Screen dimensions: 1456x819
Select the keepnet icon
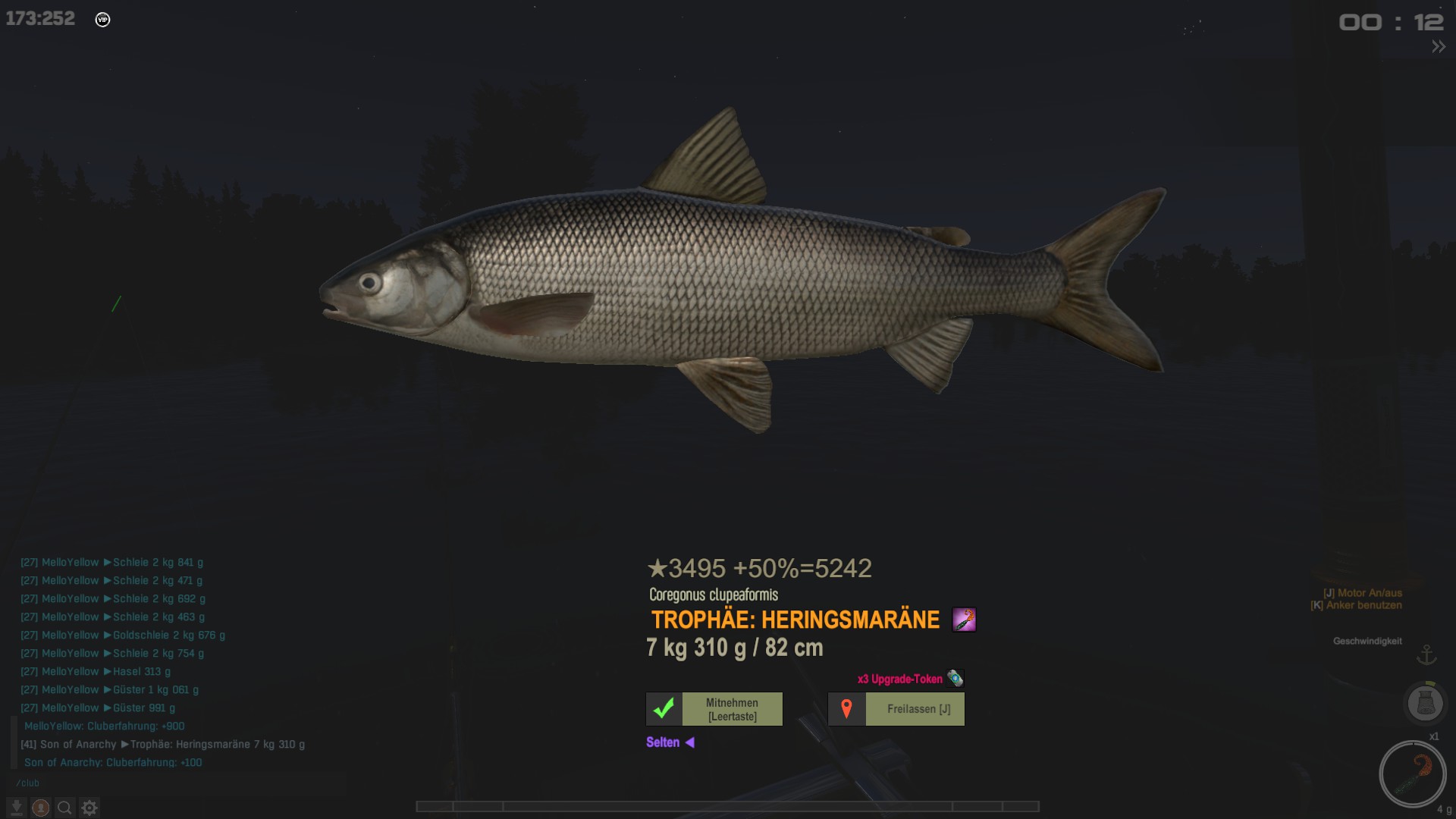[x=1425, y=703]
